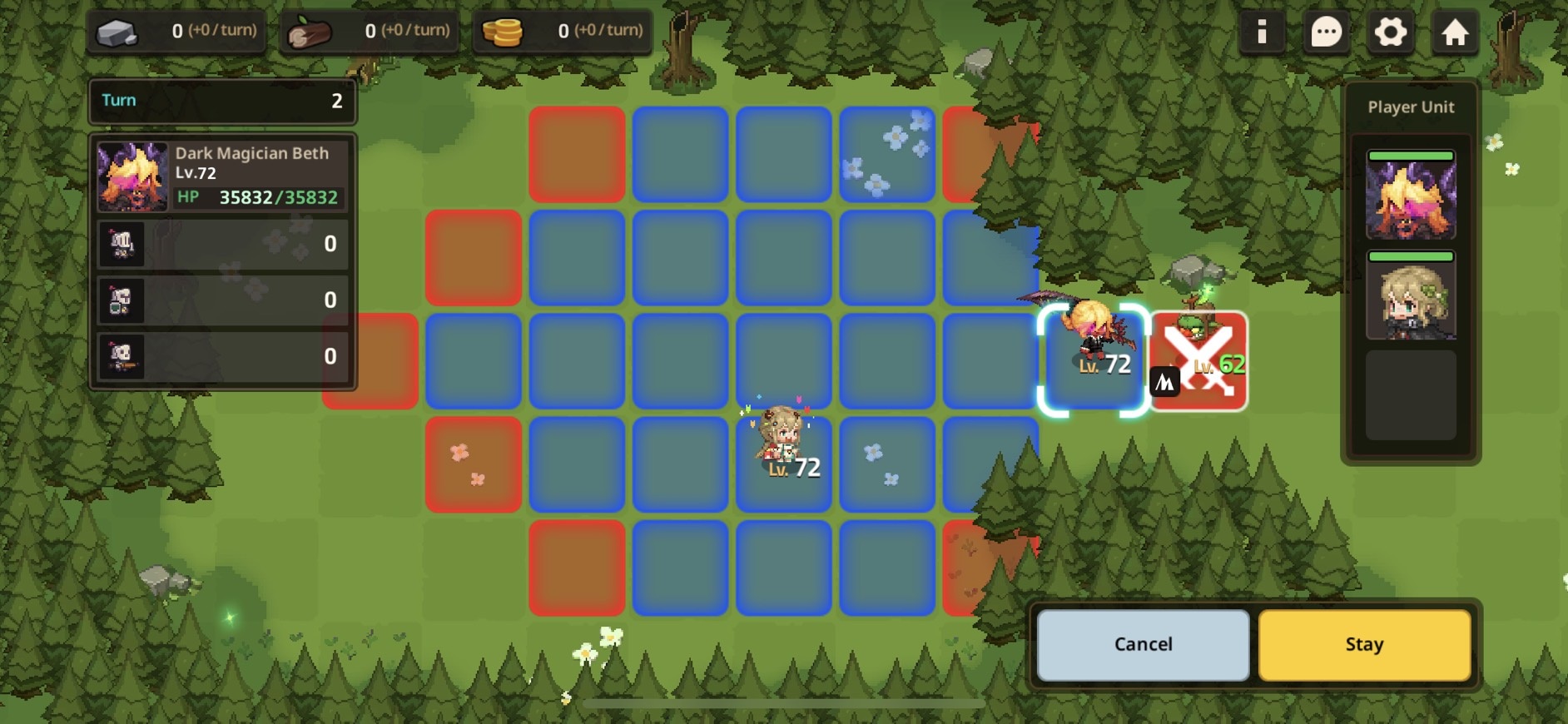Viewport: 1568px width, 724px height.
Task: Select the highlighted tile with Dark Magician Beth
Action: pos(1094,360)
